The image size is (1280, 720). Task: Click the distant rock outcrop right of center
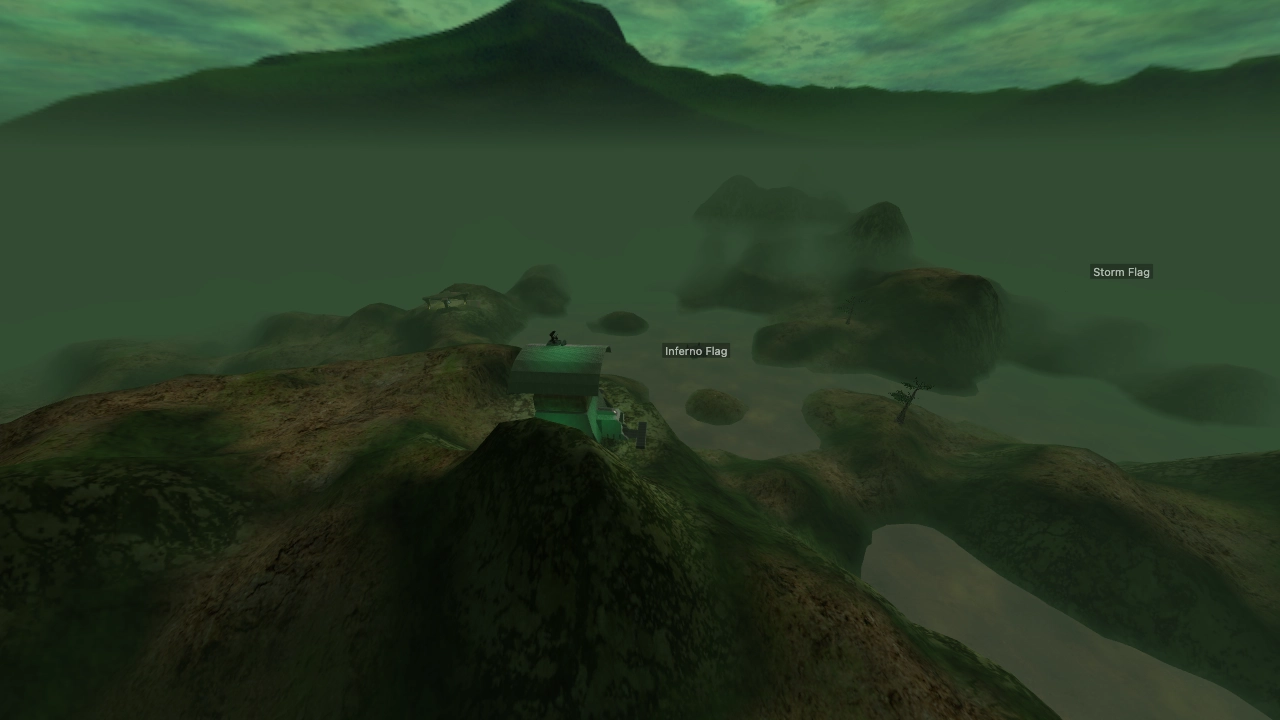[x=880, y=230]
